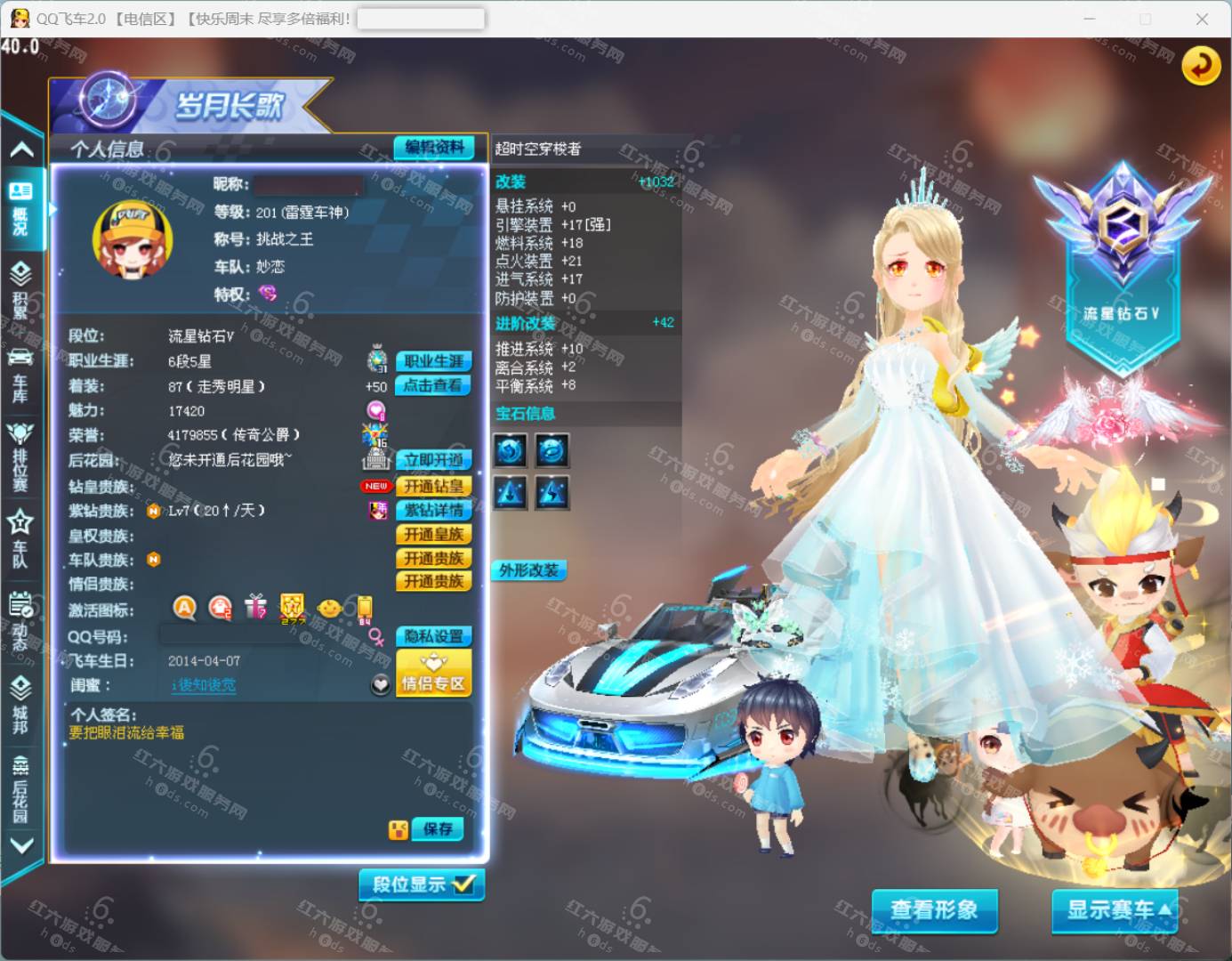
Task: Open 外形改装 appearance modification
Action: coord(528,570)
